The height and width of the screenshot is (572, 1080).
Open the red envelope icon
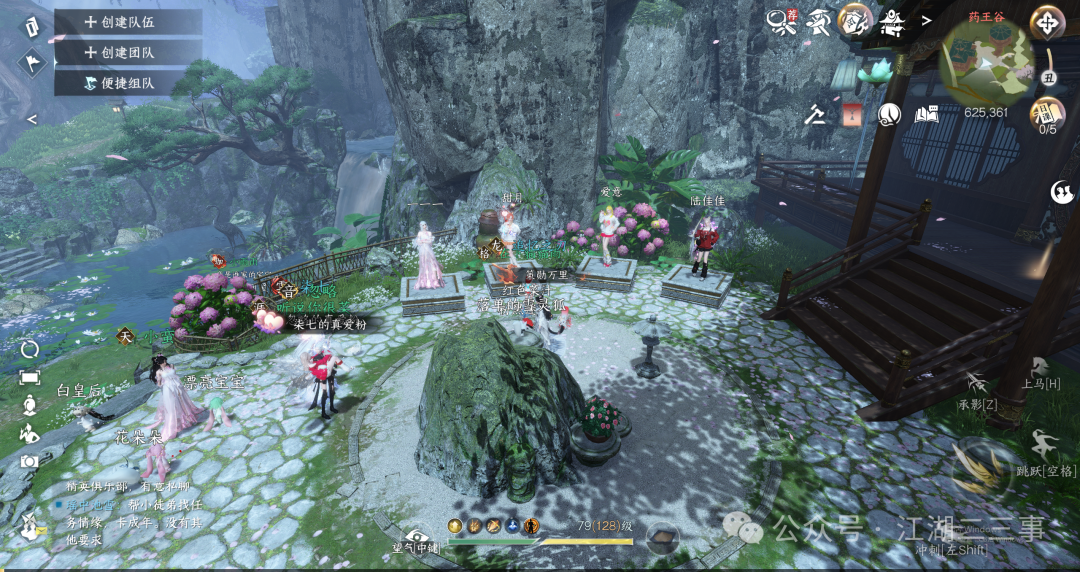coord(852,114)
